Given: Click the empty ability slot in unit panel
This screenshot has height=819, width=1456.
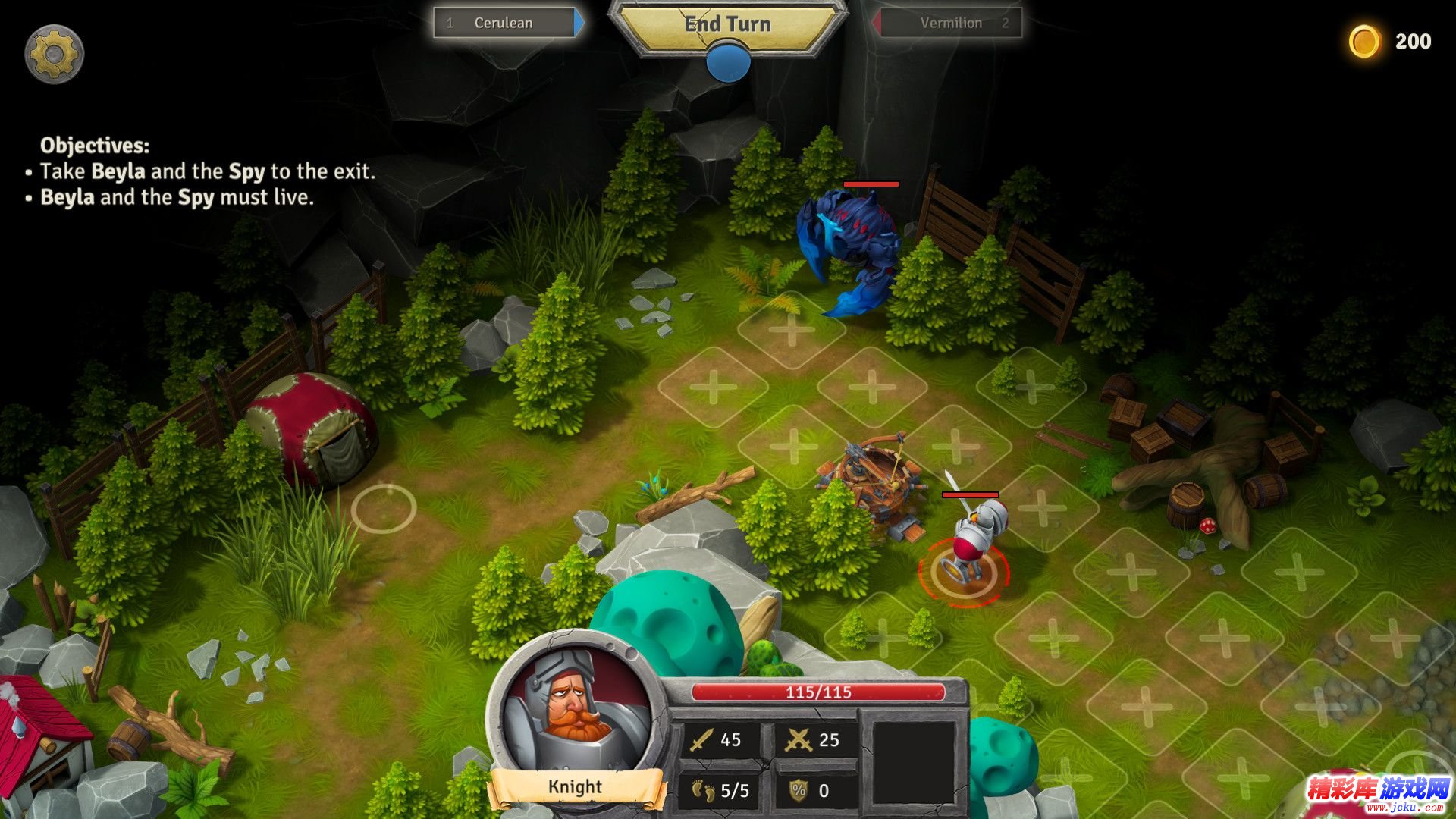Looking at the screenshot, I should 913,762.
